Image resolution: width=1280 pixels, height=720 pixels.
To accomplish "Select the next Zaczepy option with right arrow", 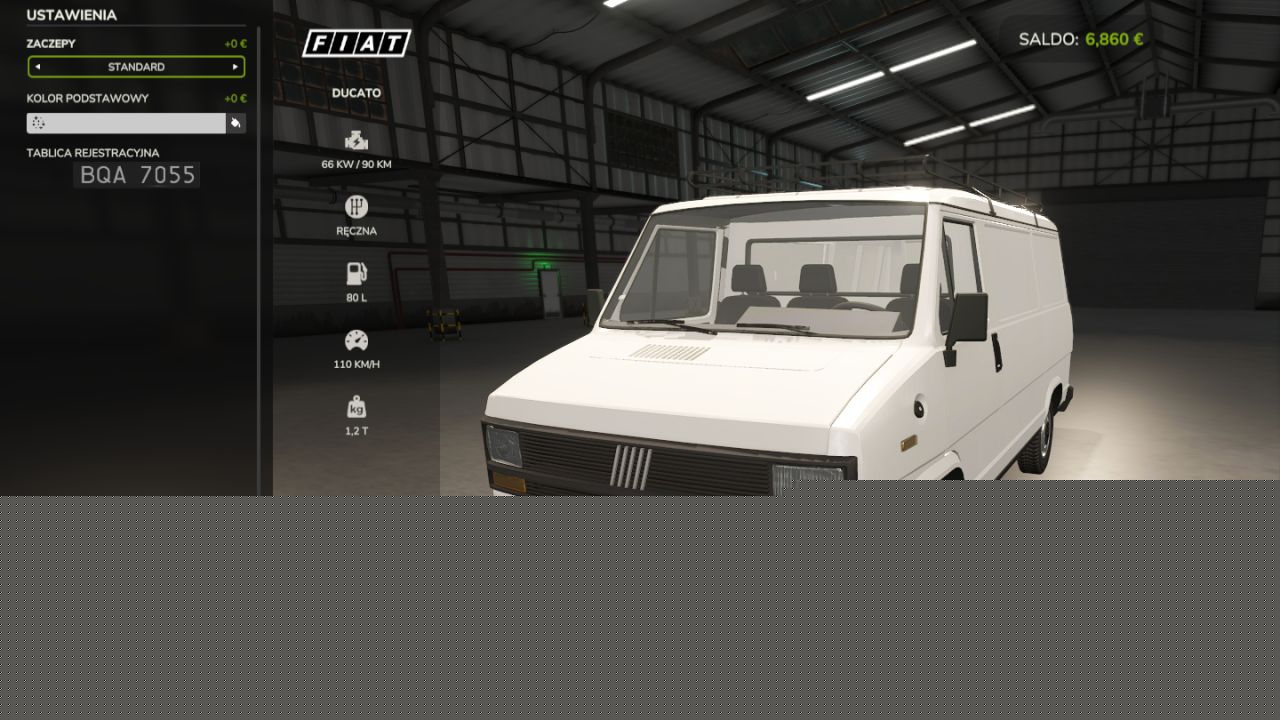I will tap(235, 67).
